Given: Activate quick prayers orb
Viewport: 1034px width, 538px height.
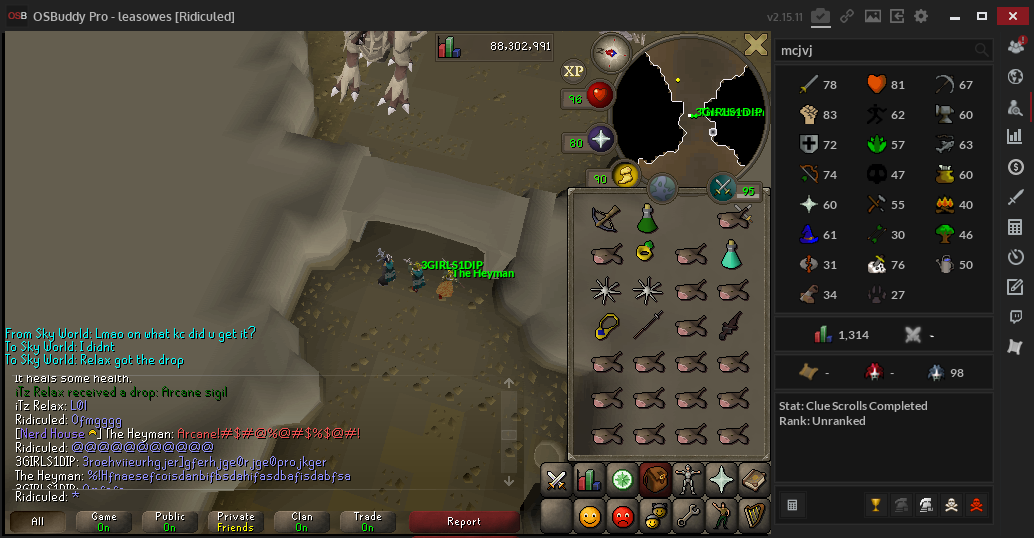Looking at the screenshot, I should coord(600,141).
